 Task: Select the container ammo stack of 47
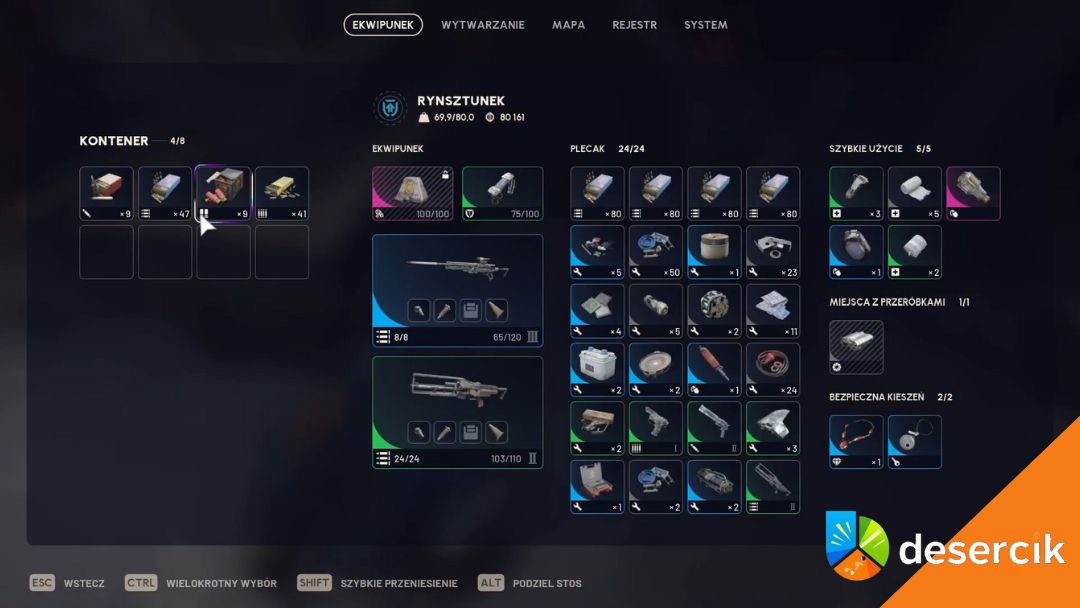[165, 193]
